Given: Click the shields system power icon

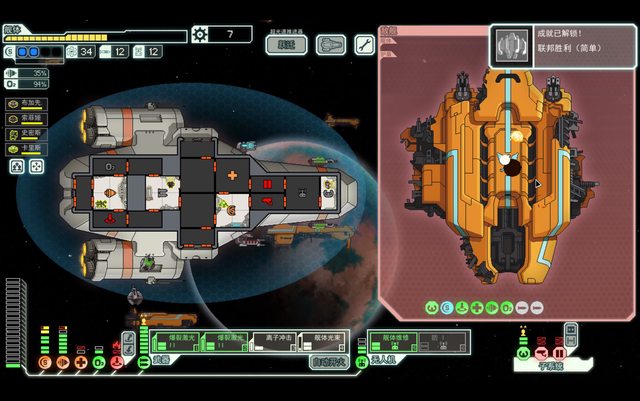Looking at the screenshot, I should [44, 362].
